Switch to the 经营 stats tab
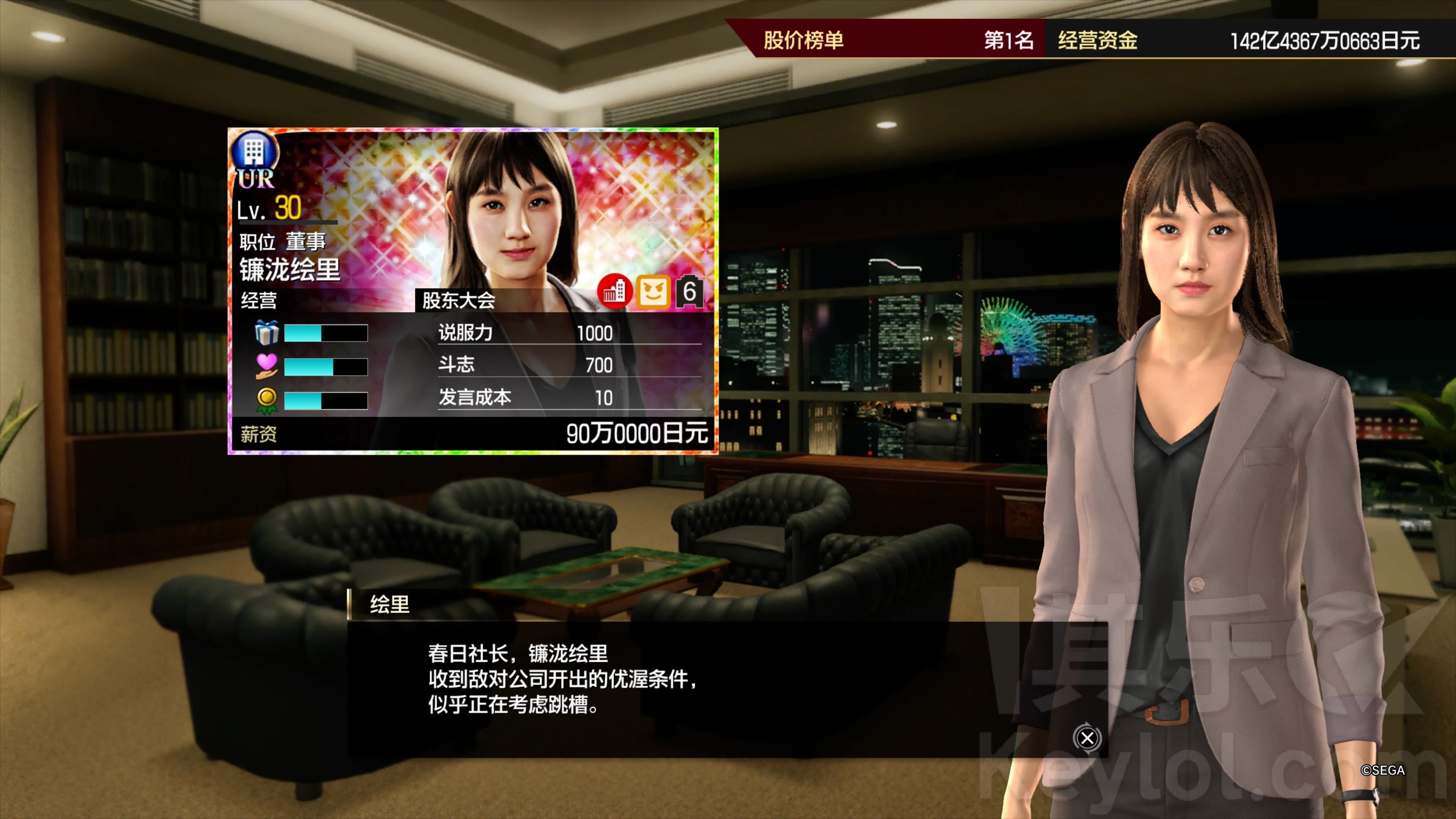Image resolution: width=1456 pixels, height=819 pixels. pyautogui.click(x=259, y=300)
